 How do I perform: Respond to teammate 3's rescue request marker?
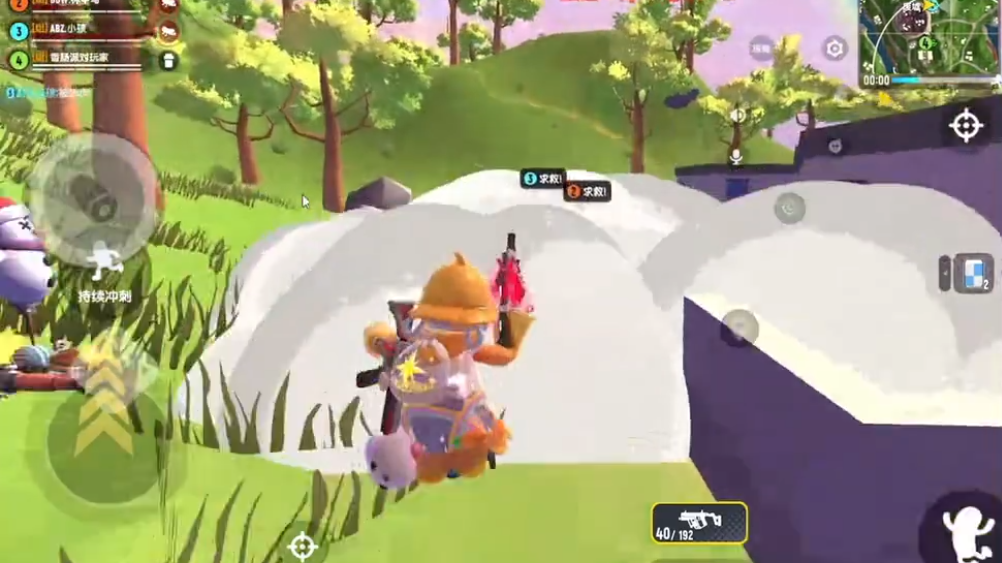point(542,179)
